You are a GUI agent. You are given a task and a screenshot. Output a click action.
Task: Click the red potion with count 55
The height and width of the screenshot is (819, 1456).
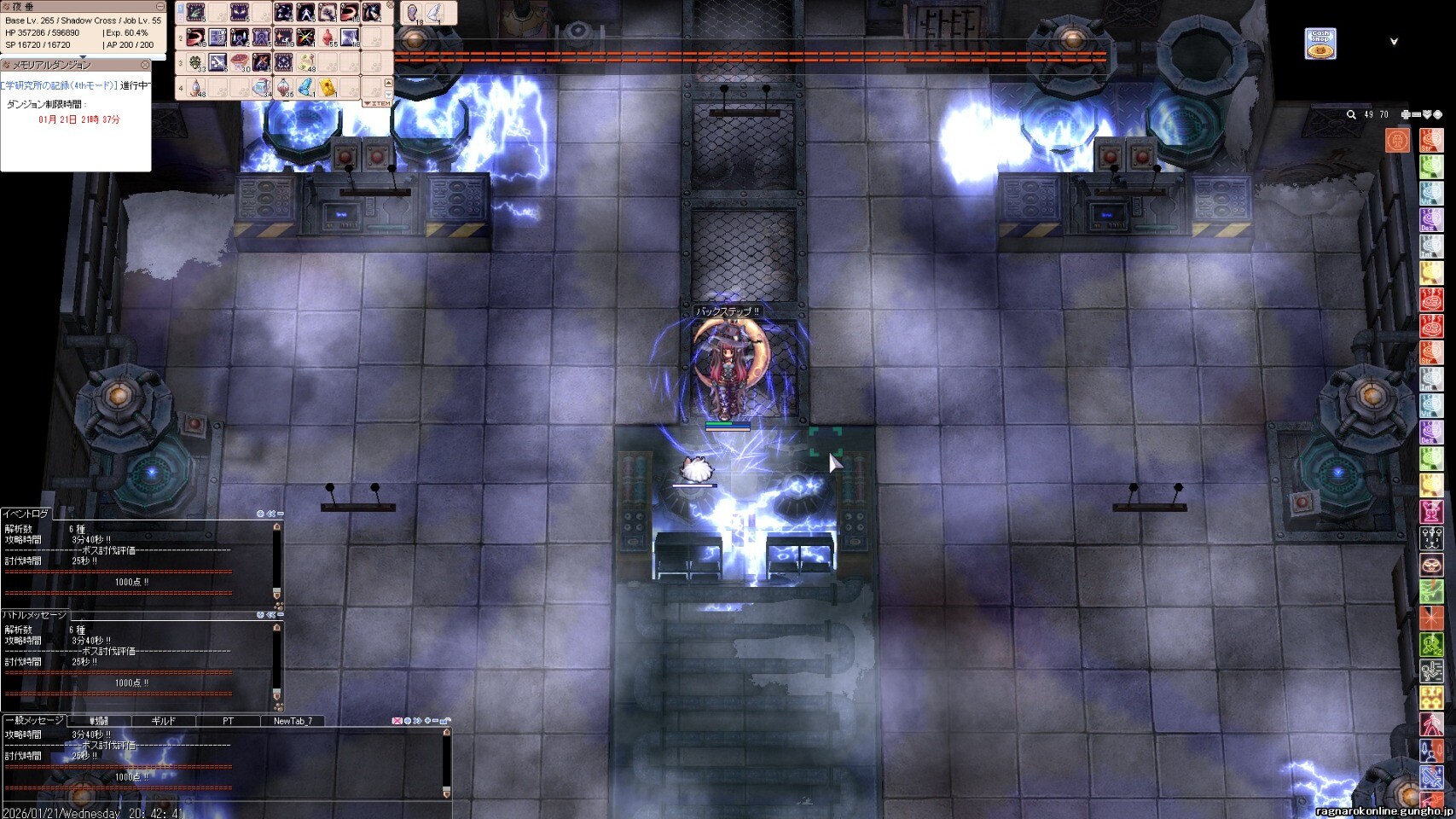(328, 38)
